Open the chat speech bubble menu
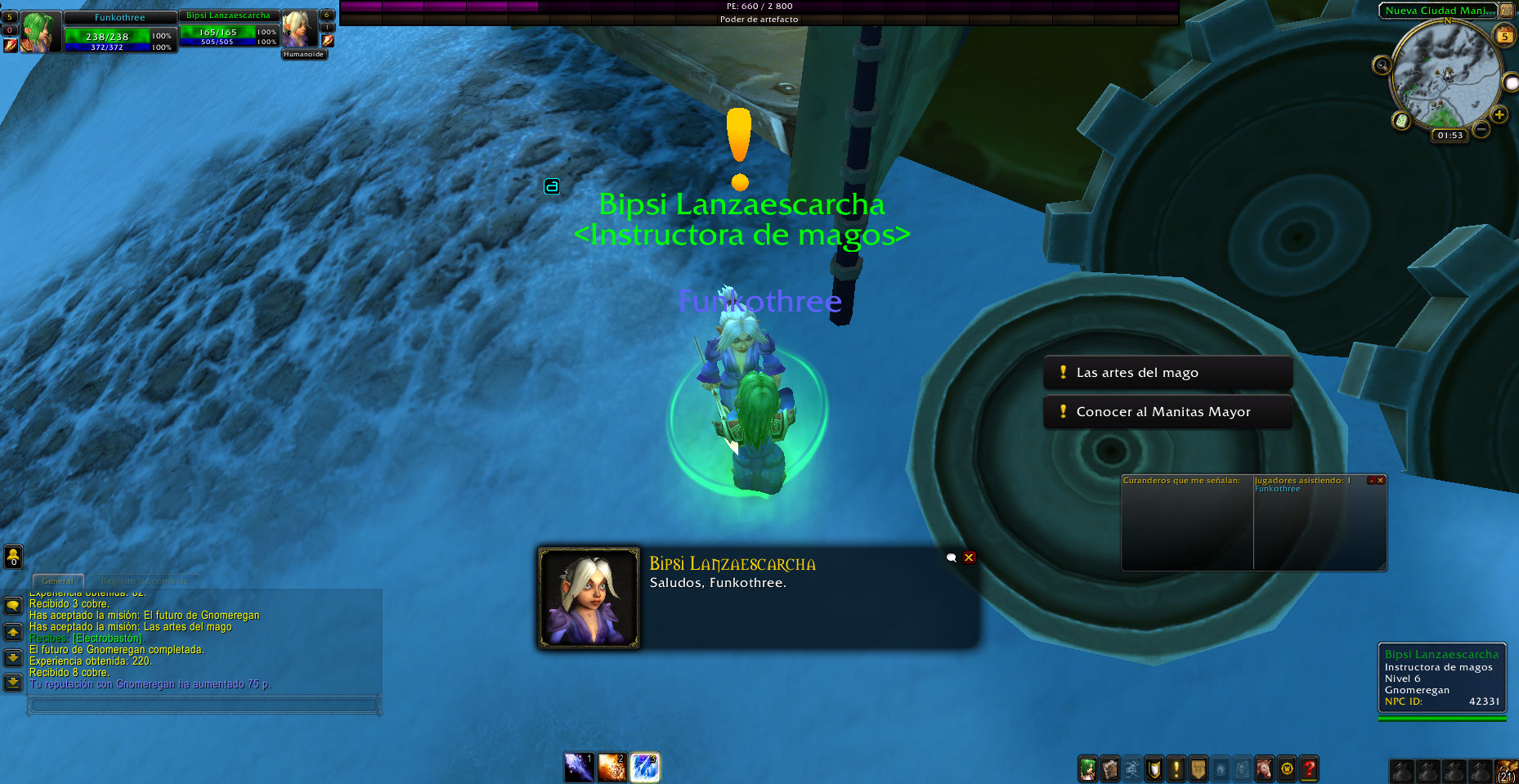The width and height of the screenshot is (1519, 784). [x=13, y=606]
